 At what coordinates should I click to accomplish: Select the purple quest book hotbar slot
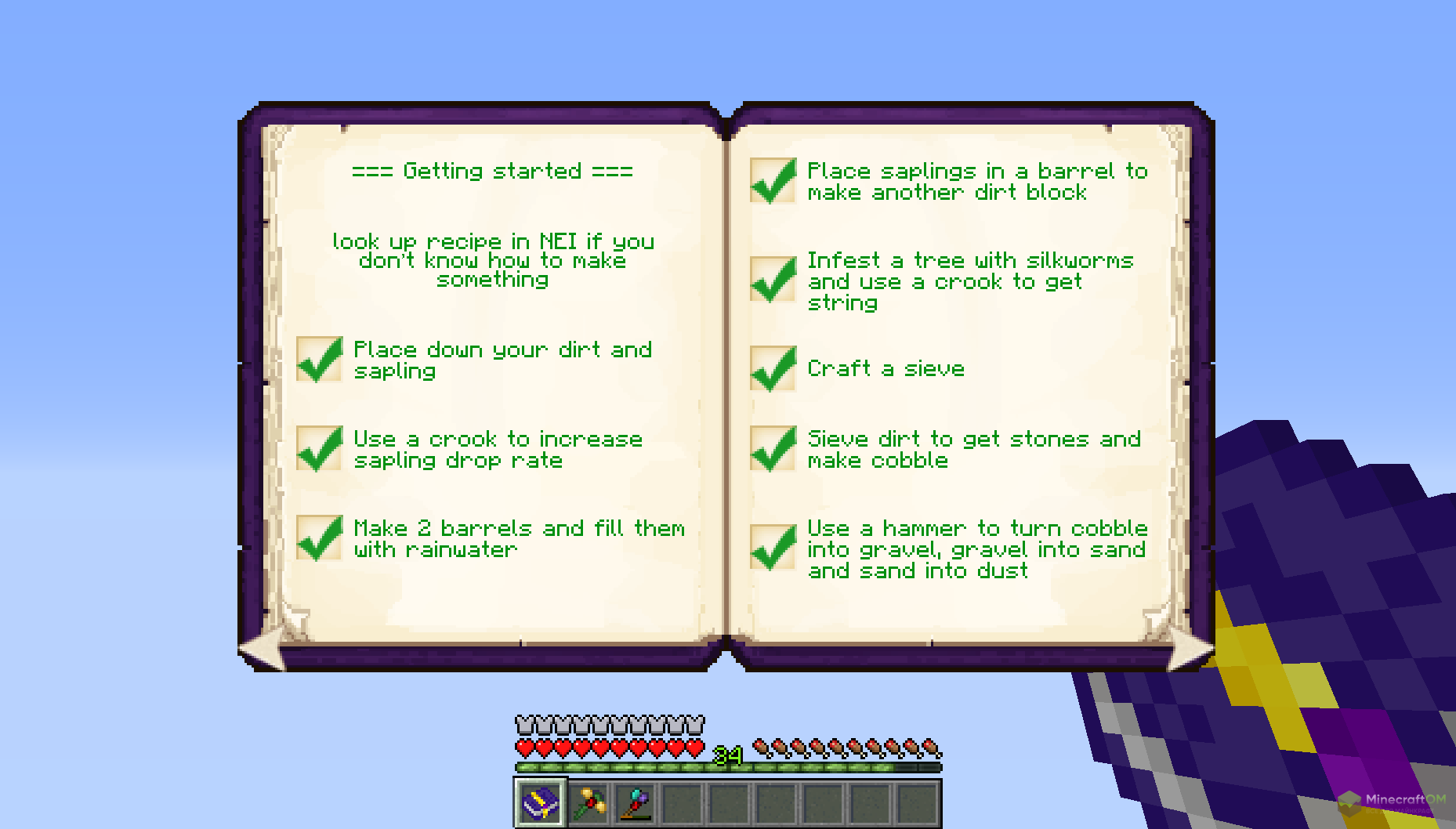[541, 802]
